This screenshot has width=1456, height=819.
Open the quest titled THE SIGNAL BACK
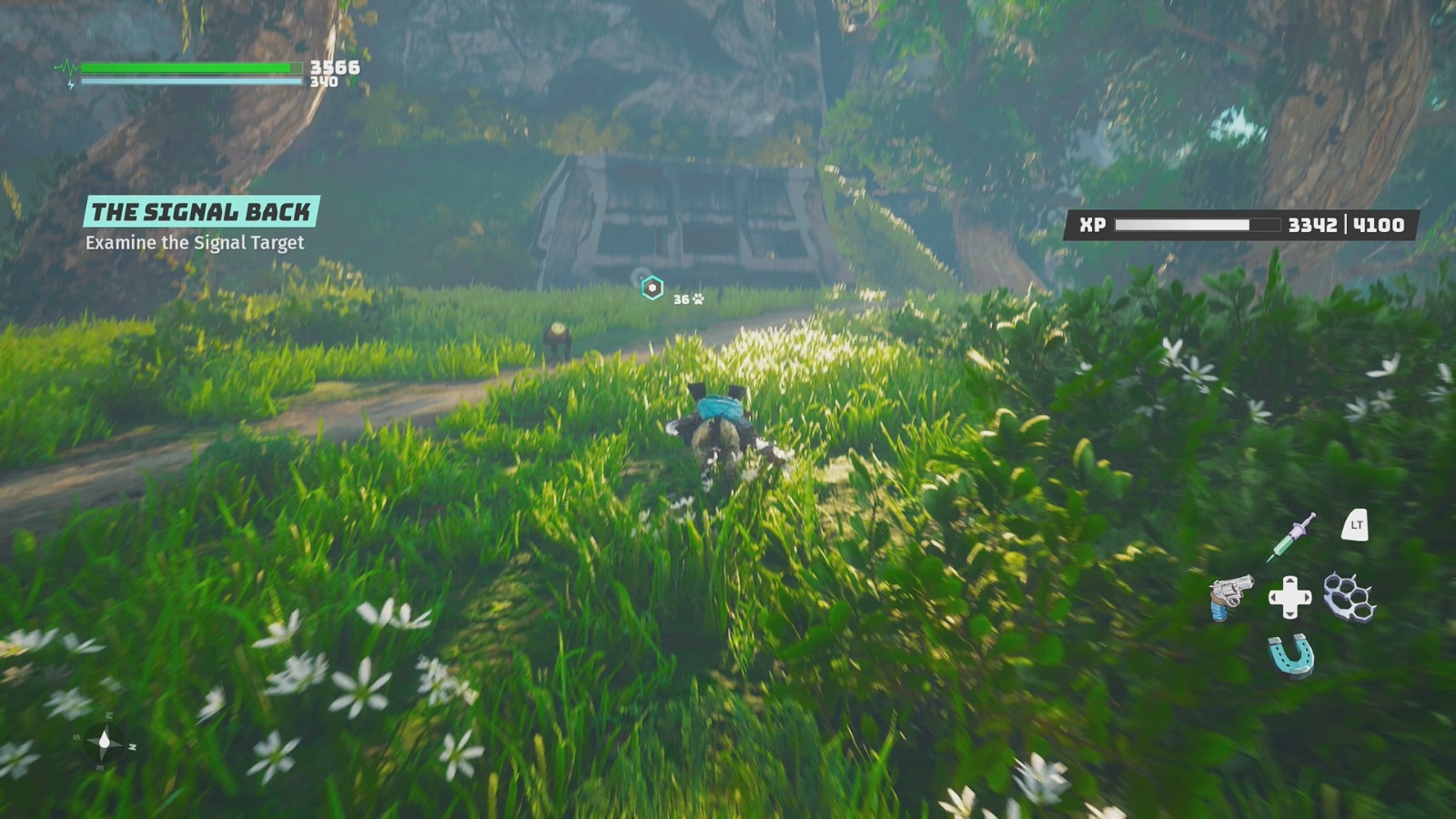tap(201, 211)
